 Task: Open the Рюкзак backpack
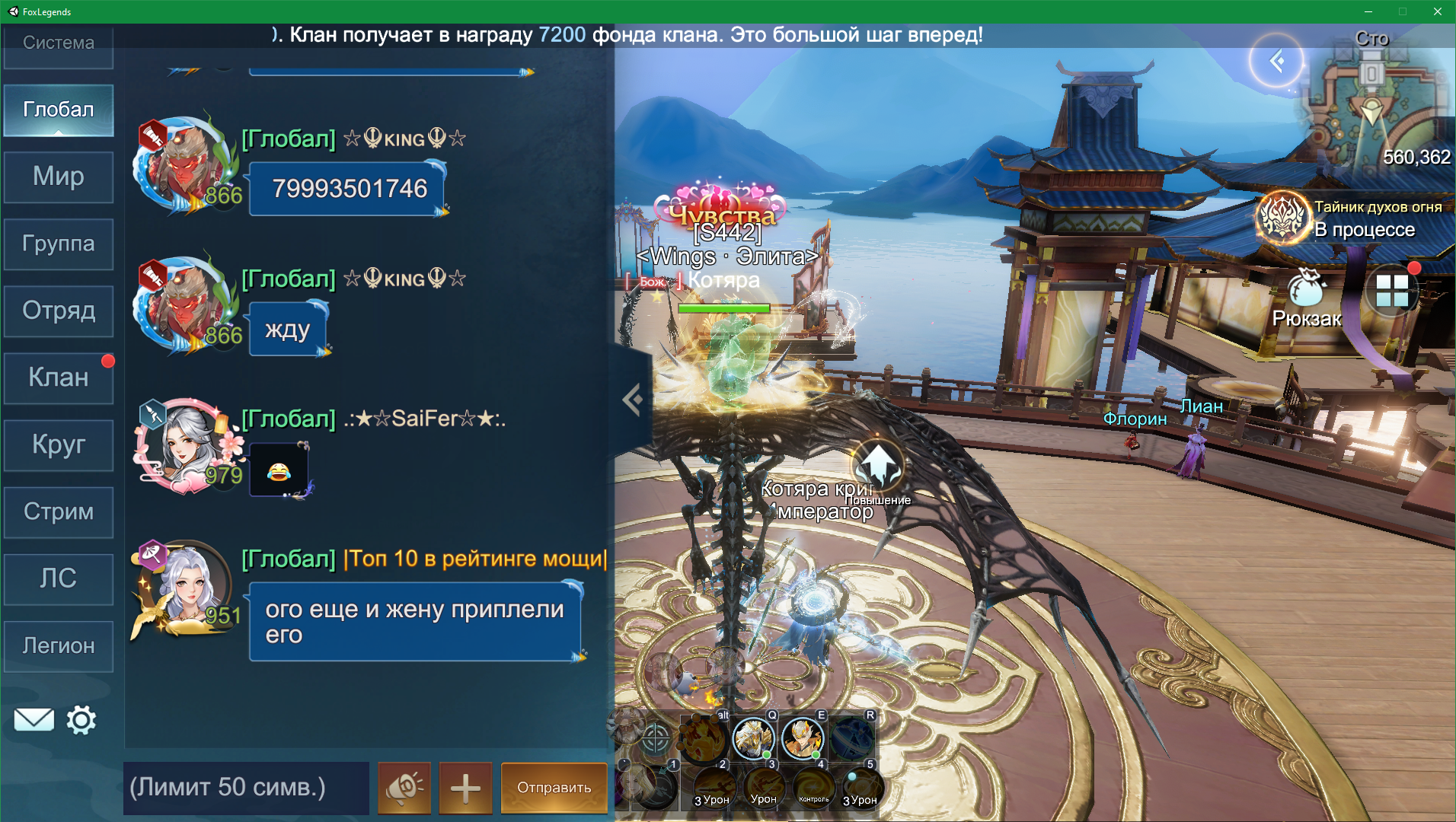(1307, 301)
